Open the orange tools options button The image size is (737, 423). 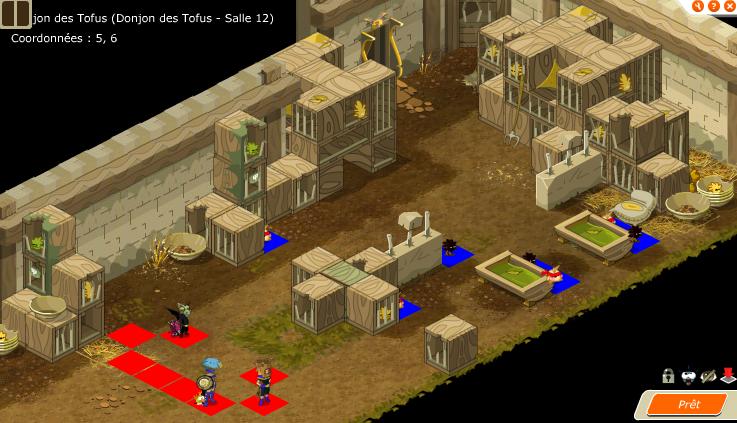(x=700, y=4)
